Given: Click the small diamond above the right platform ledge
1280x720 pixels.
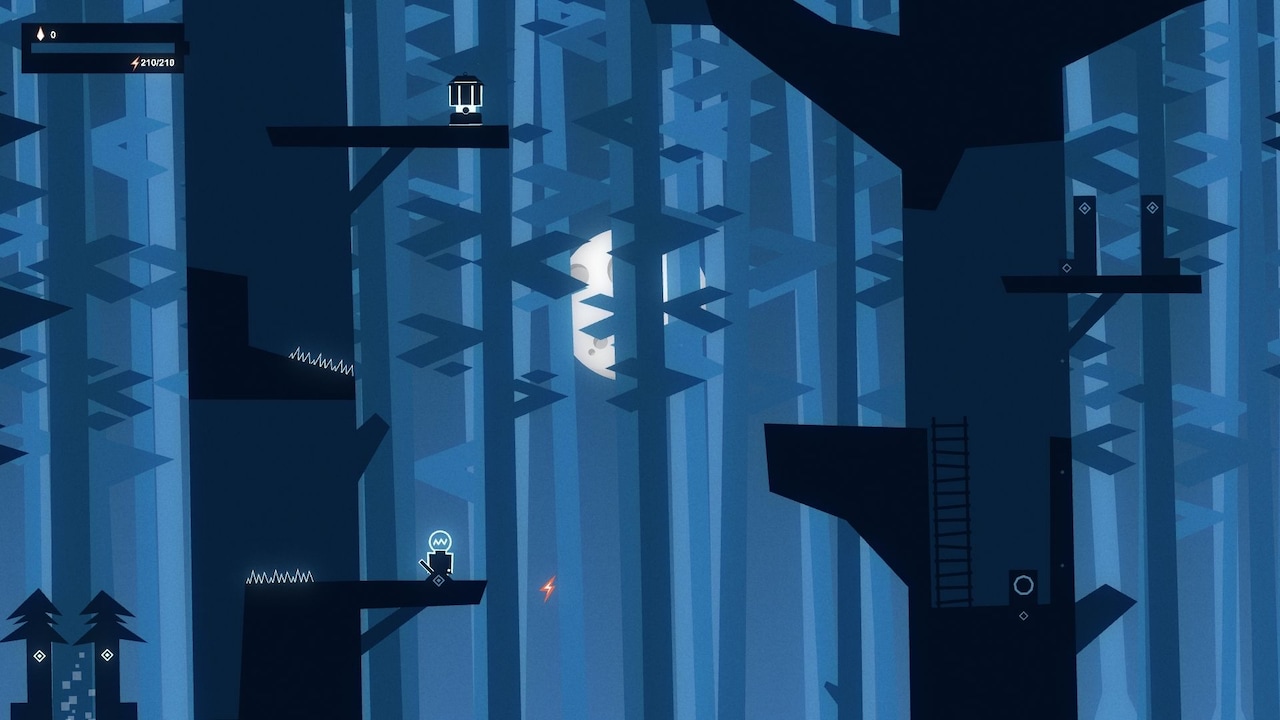Looking at the screenshot, I should pos(1066,268).
